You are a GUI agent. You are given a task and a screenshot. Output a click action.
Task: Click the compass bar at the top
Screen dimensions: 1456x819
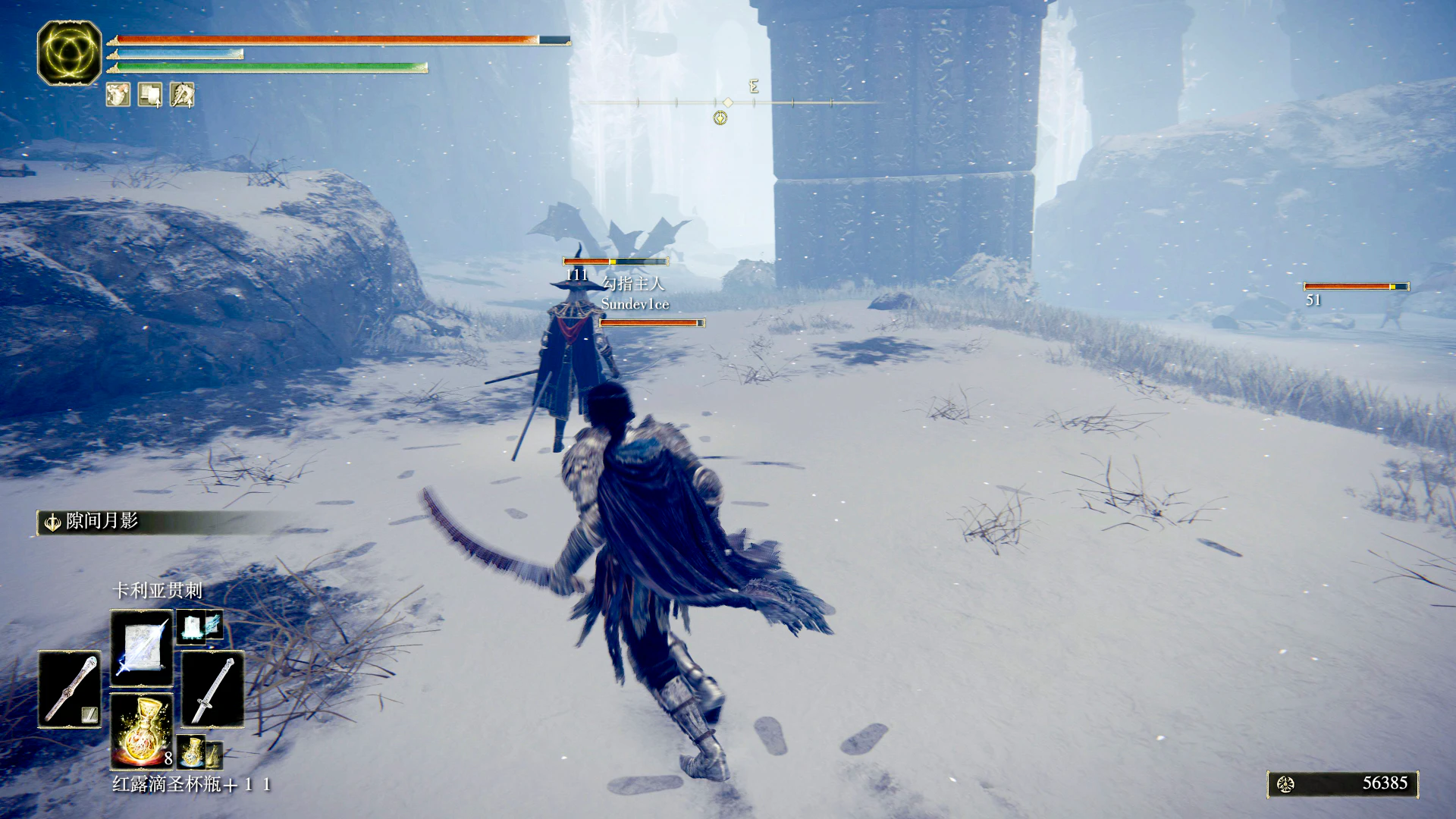728,102
